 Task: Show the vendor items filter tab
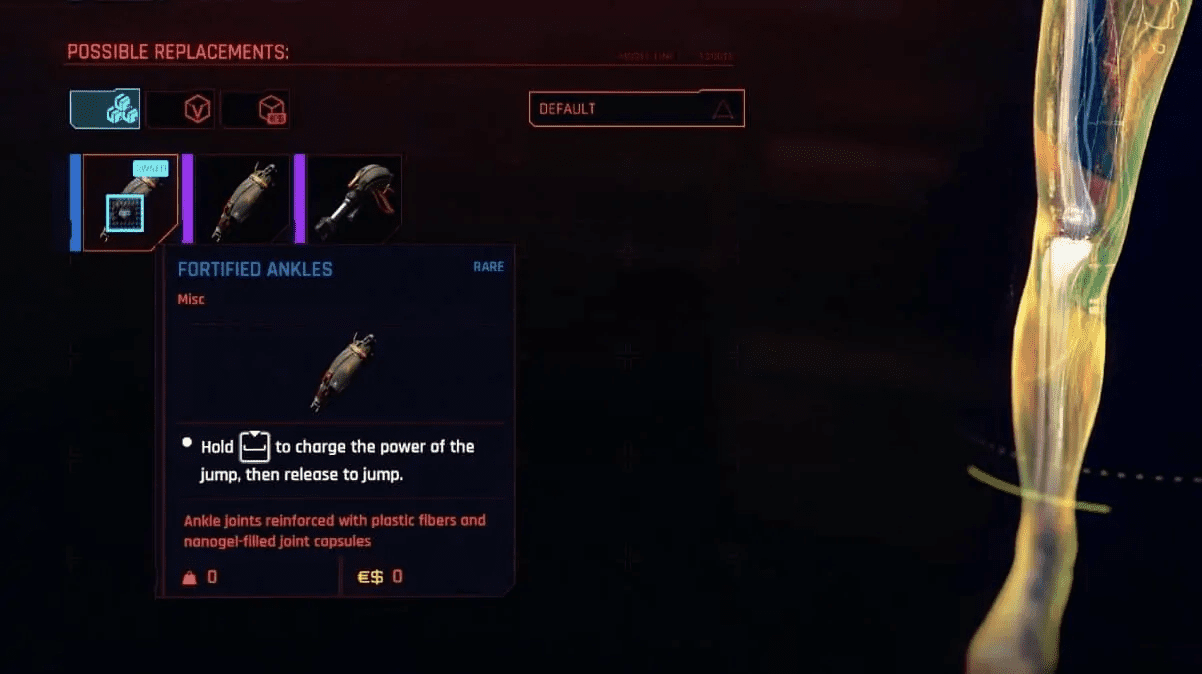point(256,109)
